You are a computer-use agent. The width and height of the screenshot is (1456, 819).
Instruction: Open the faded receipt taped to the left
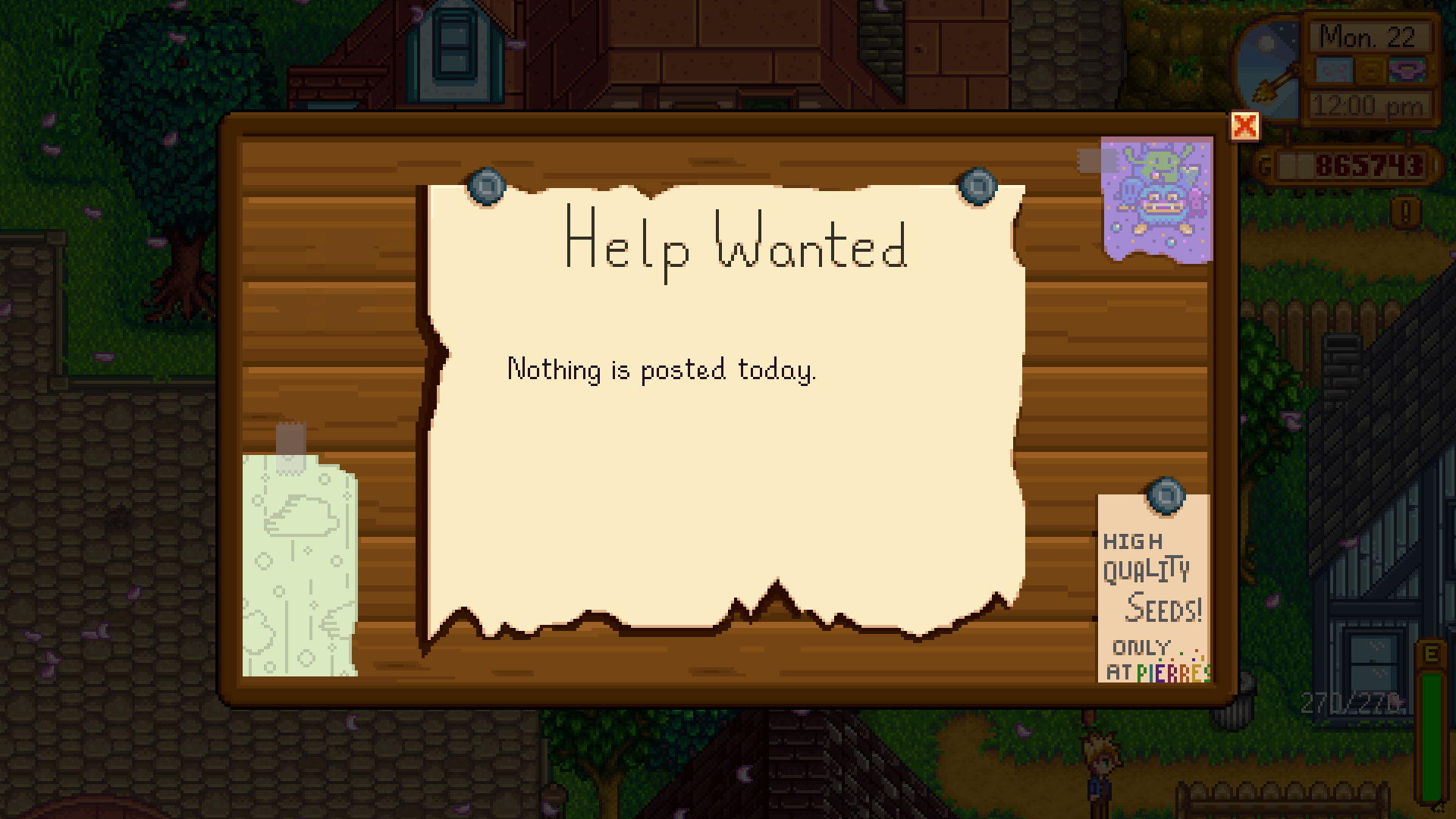point(300,561)
